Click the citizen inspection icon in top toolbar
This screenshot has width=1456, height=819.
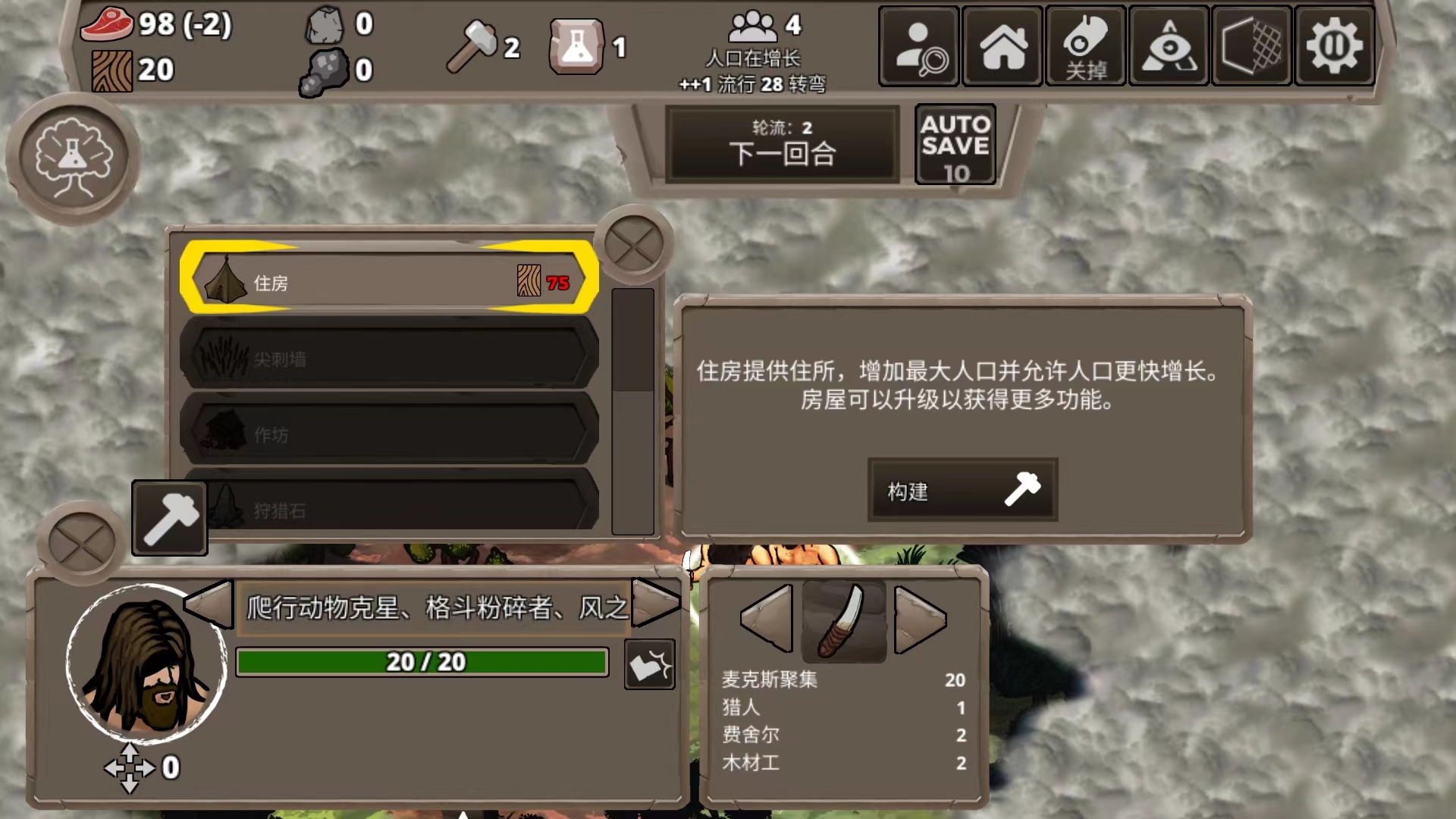tap(918, 45)
